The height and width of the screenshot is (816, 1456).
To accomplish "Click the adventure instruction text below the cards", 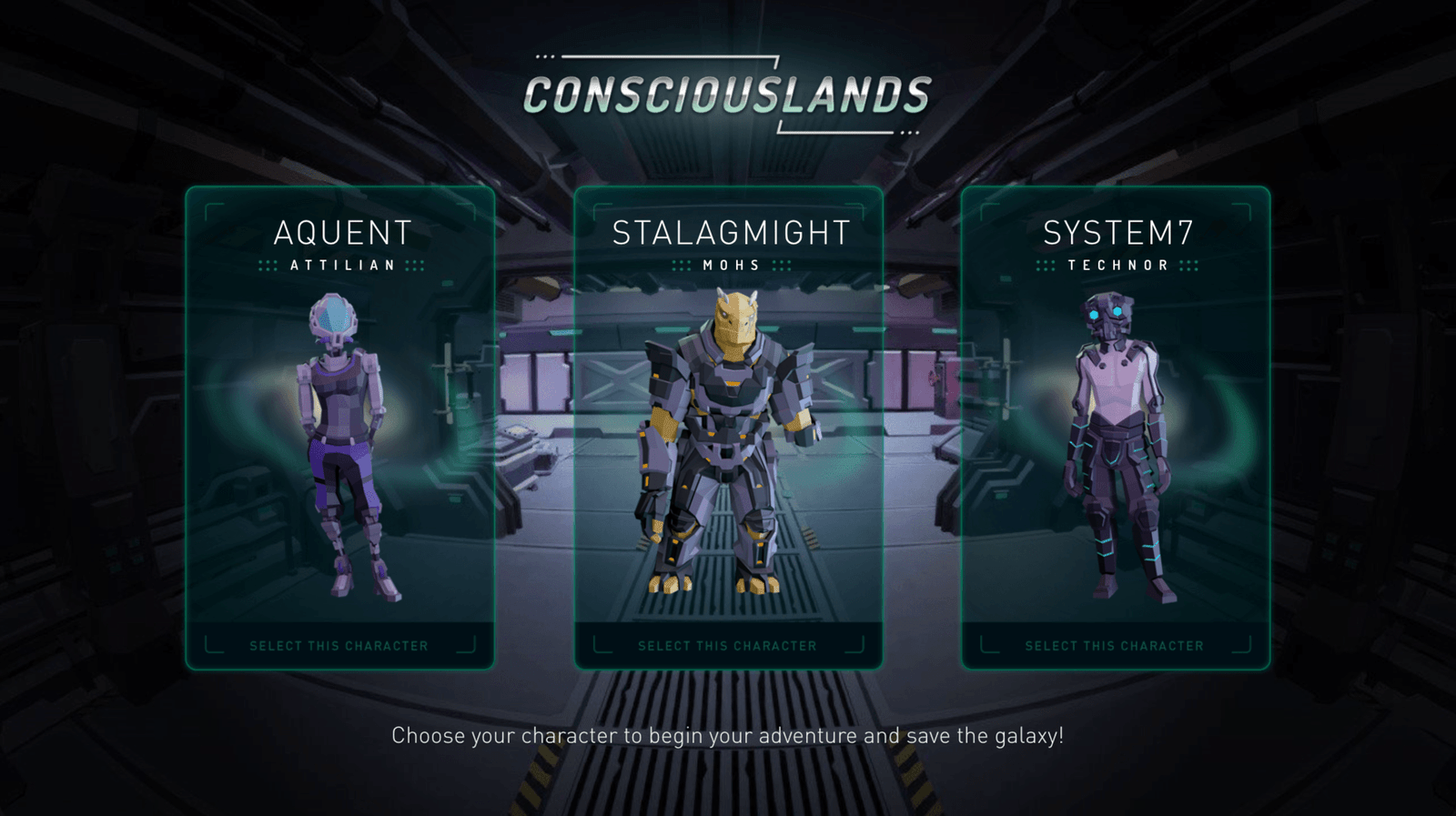I will [728, 731].
